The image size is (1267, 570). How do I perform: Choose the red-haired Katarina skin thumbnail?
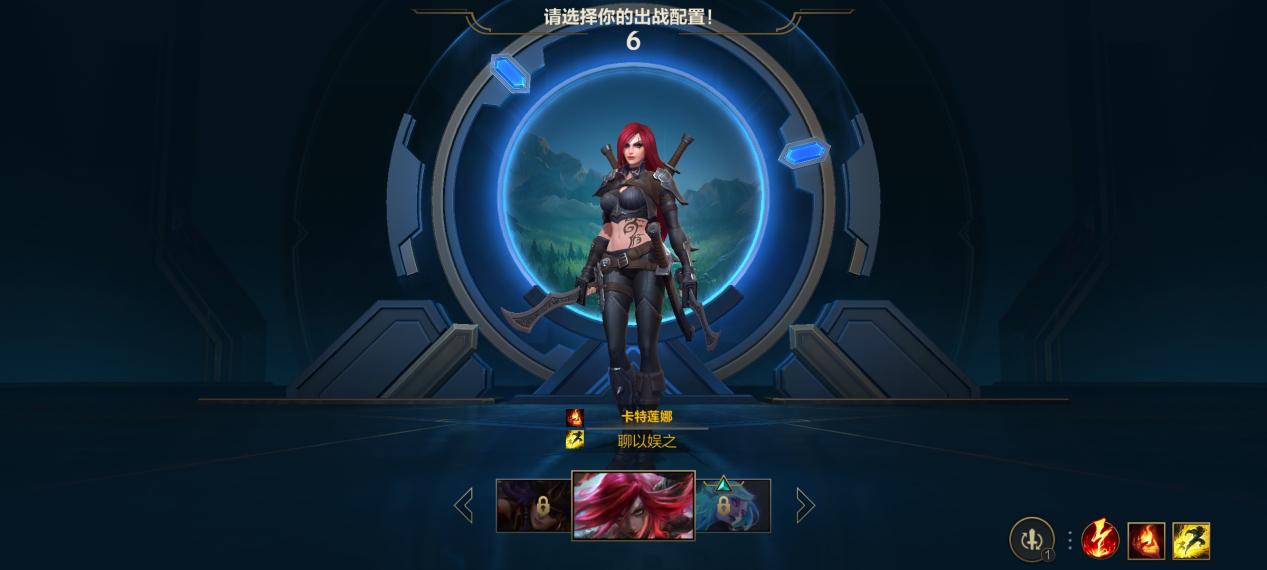pos(633,505)
